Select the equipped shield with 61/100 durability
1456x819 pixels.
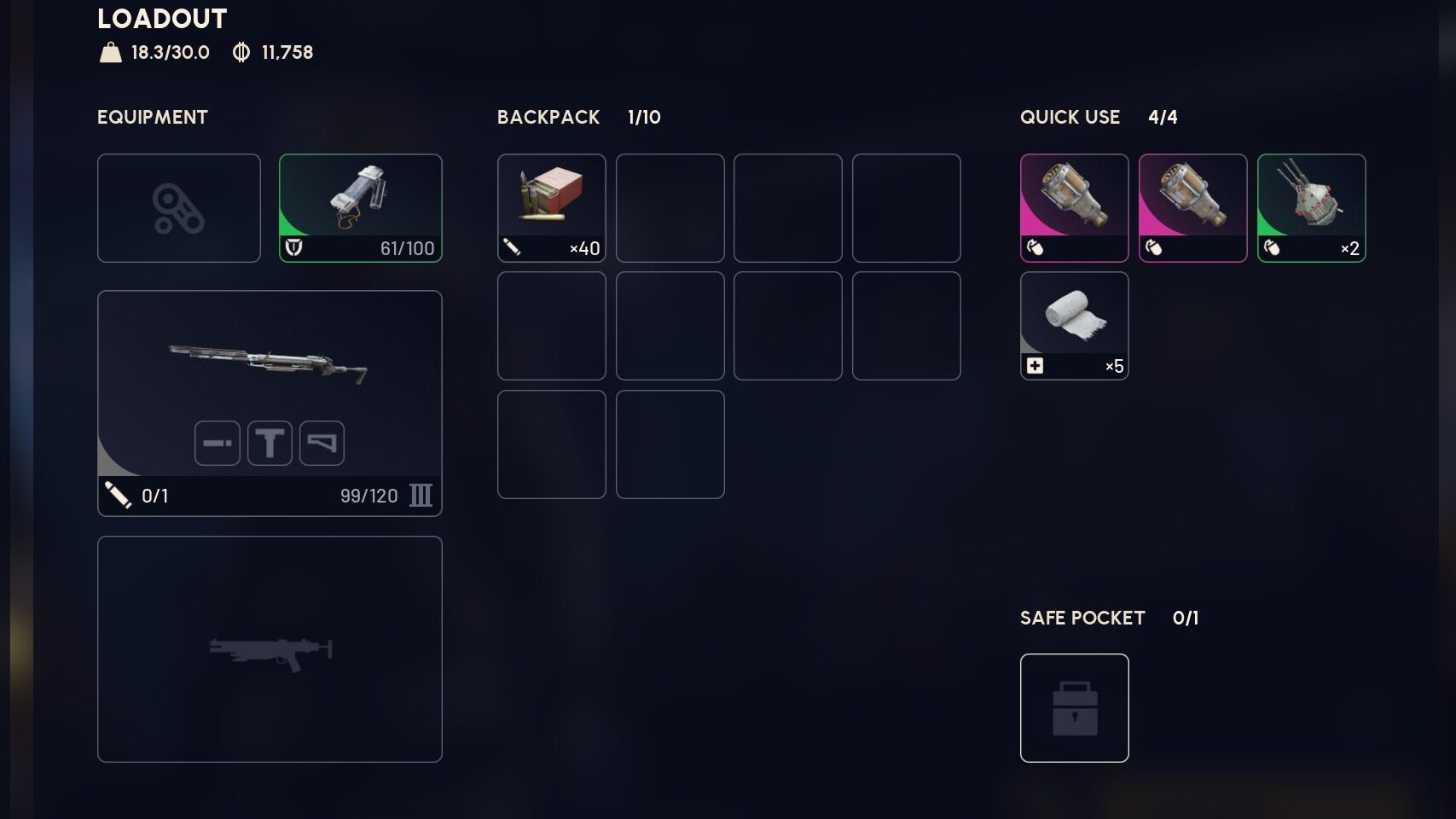click(360, 207)
